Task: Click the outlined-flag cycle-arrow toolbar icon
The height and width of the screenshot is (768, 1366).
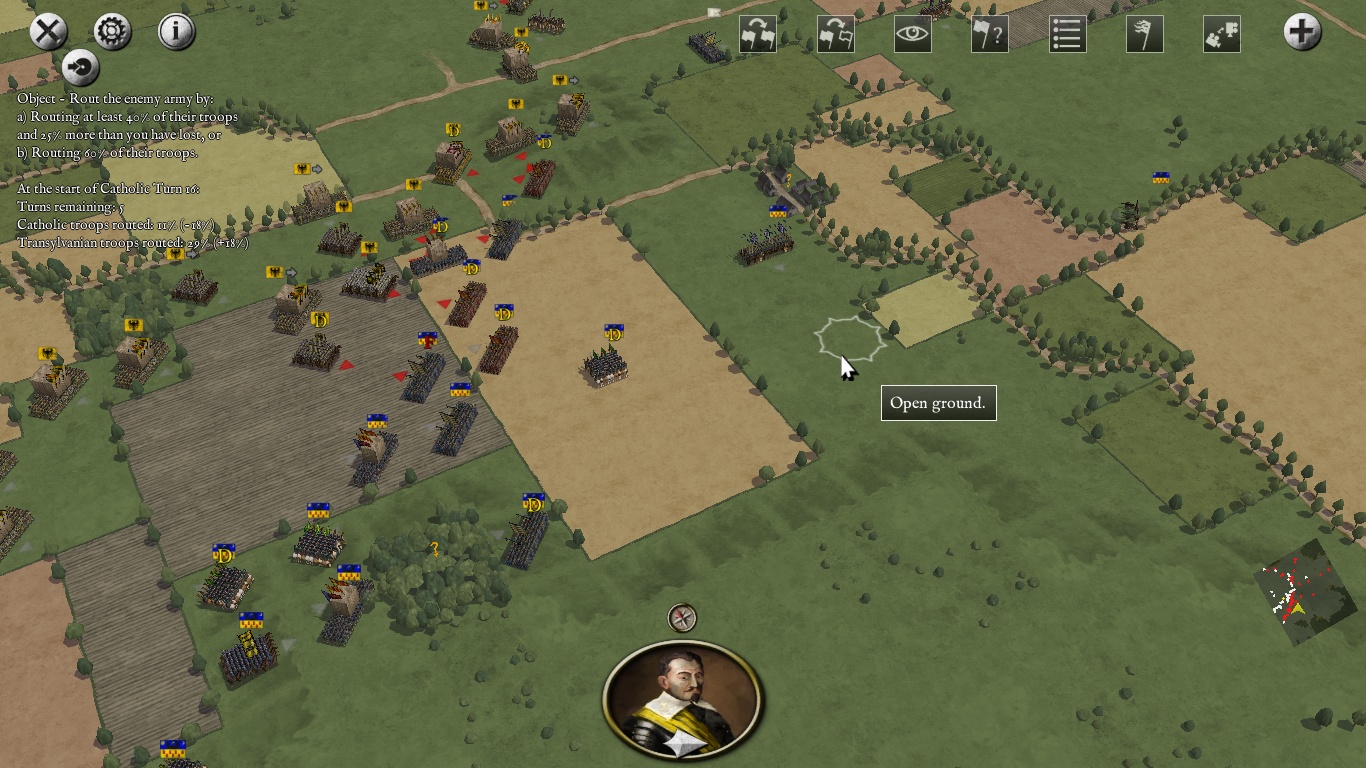Action: (x=835, y=34)
